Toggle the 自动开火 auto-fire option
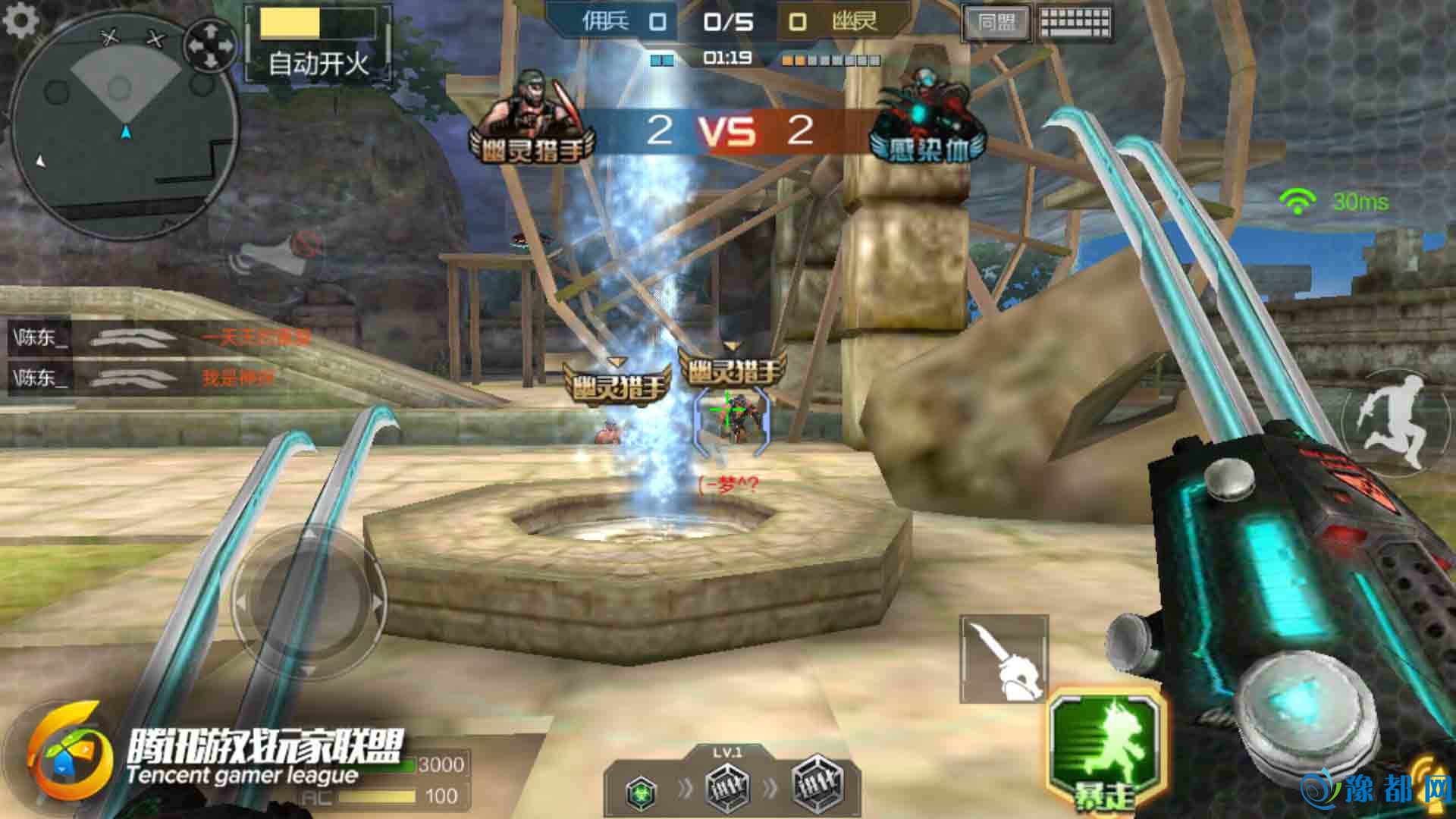The width and height of the screenshot is (1456, 819). click(318, 44)
